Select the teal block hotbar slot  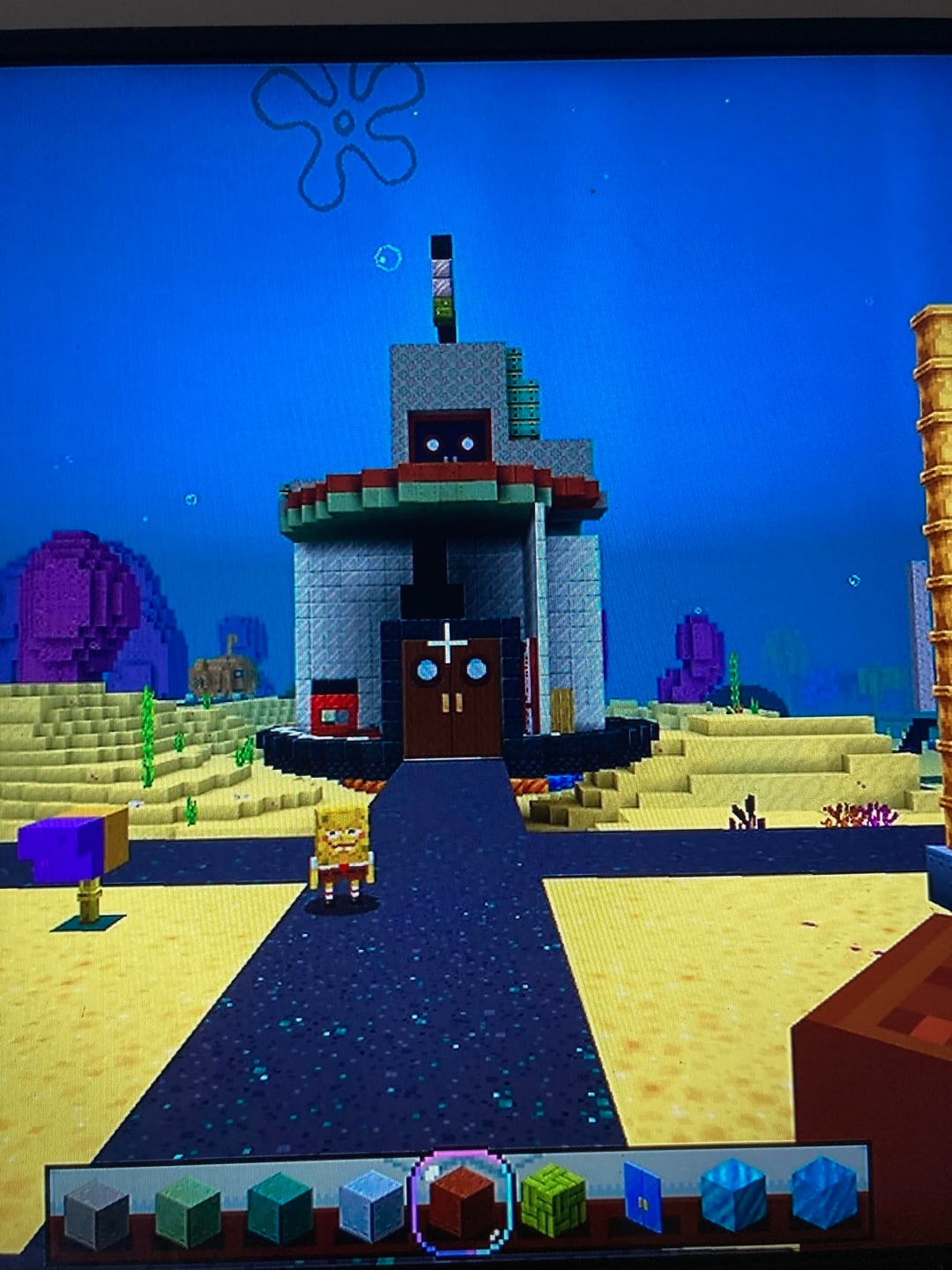coord(279,1208)
